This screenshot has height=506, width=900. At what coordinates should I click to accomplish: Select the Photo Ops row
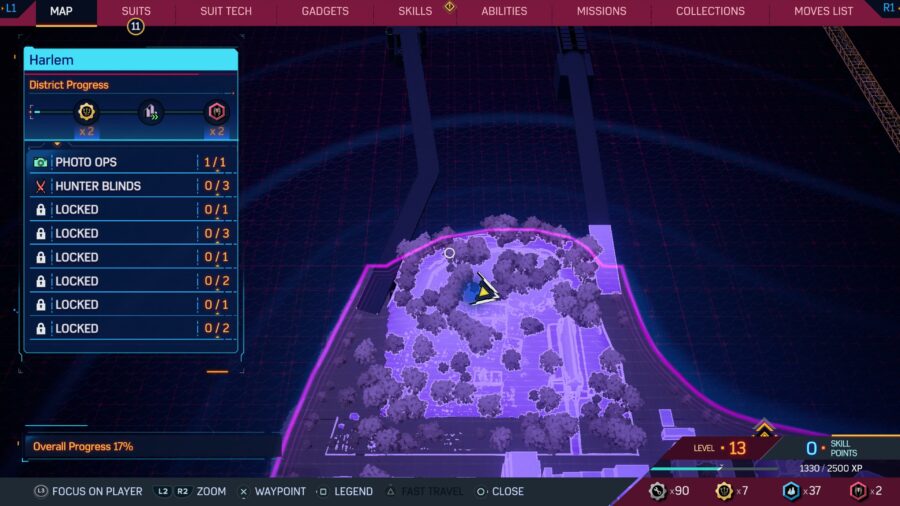pos(131,162)
